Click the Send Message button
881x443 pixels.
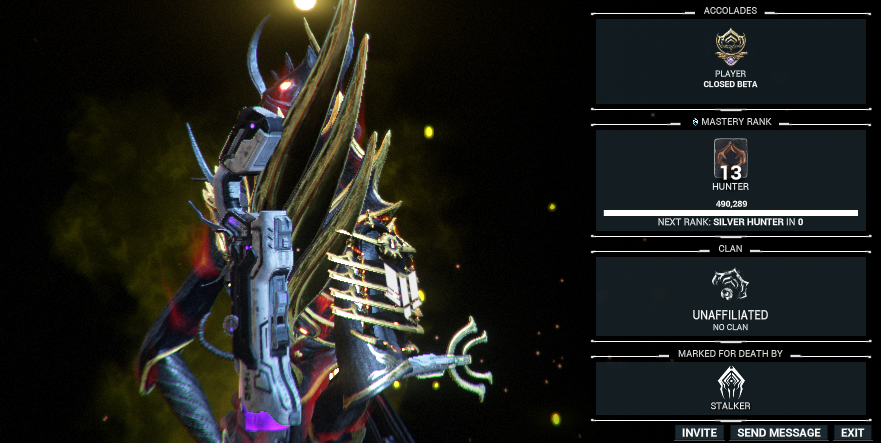(780, 433)
